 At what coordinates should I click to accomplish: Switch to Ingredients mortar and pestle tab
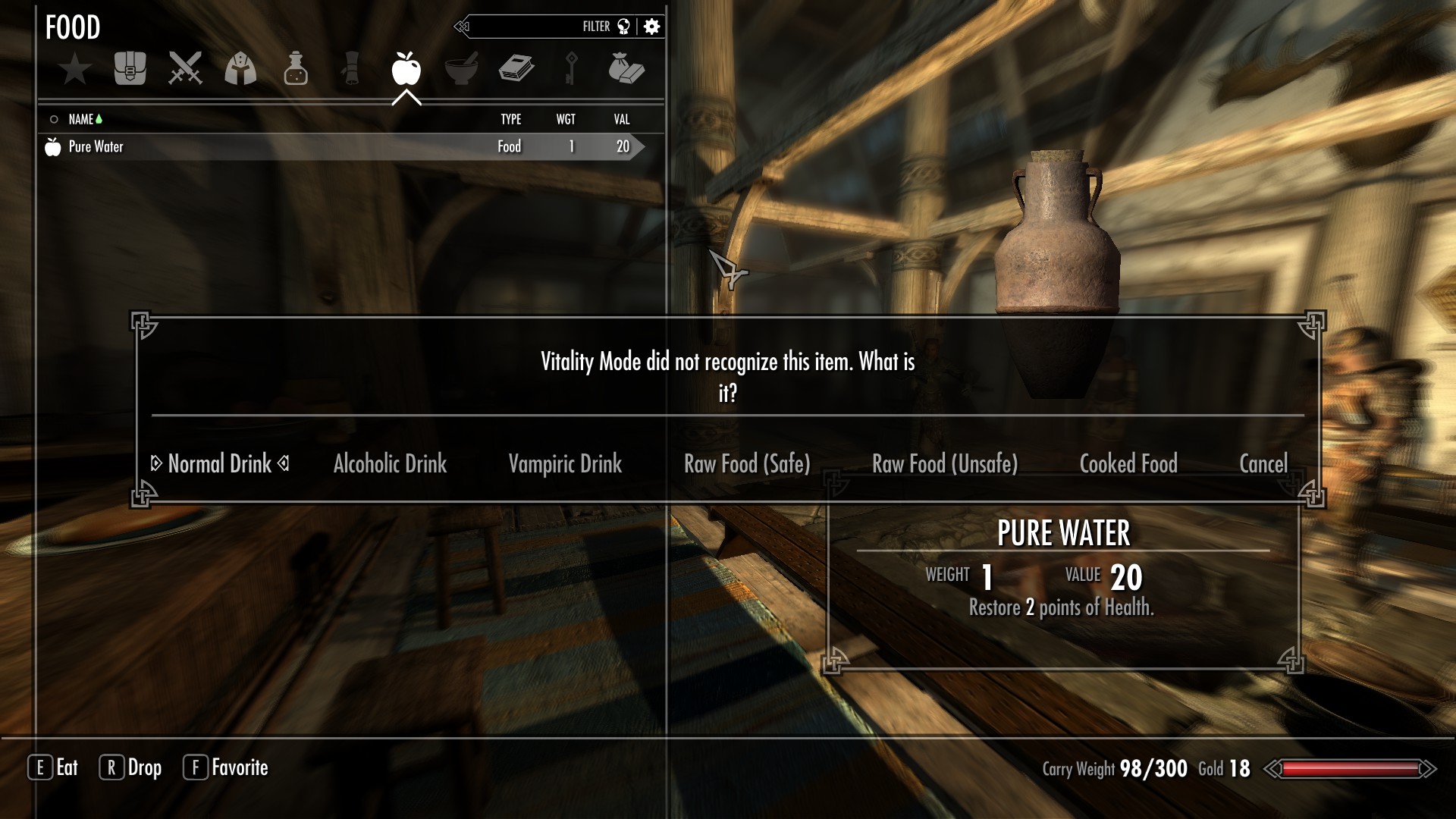click(x=461, y=69)
